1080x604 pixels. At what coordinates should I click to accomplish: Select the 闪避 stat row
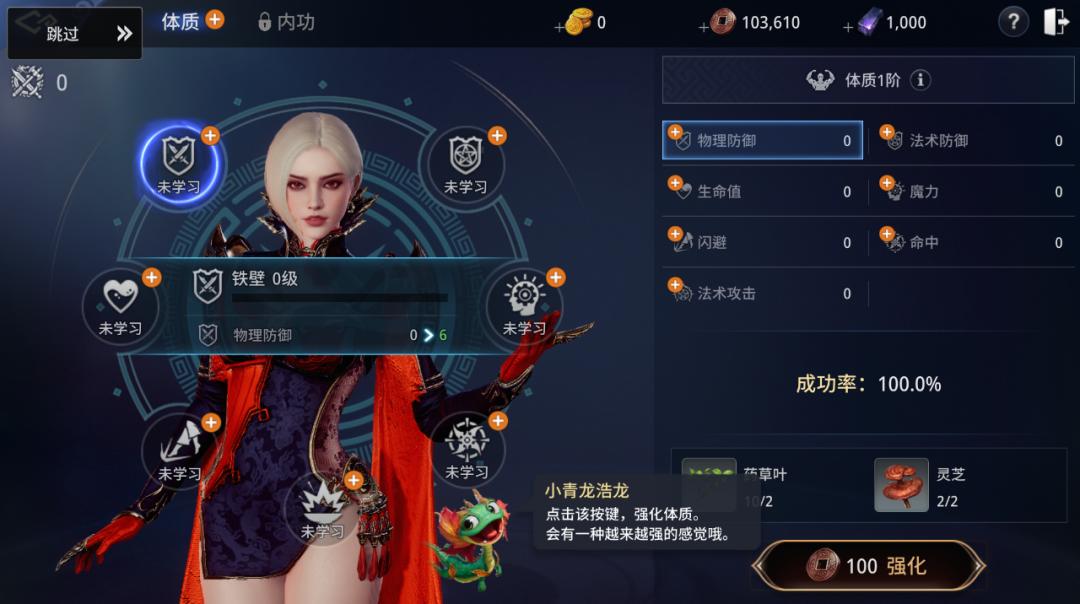pyautogui.click(x=762, y=242)
